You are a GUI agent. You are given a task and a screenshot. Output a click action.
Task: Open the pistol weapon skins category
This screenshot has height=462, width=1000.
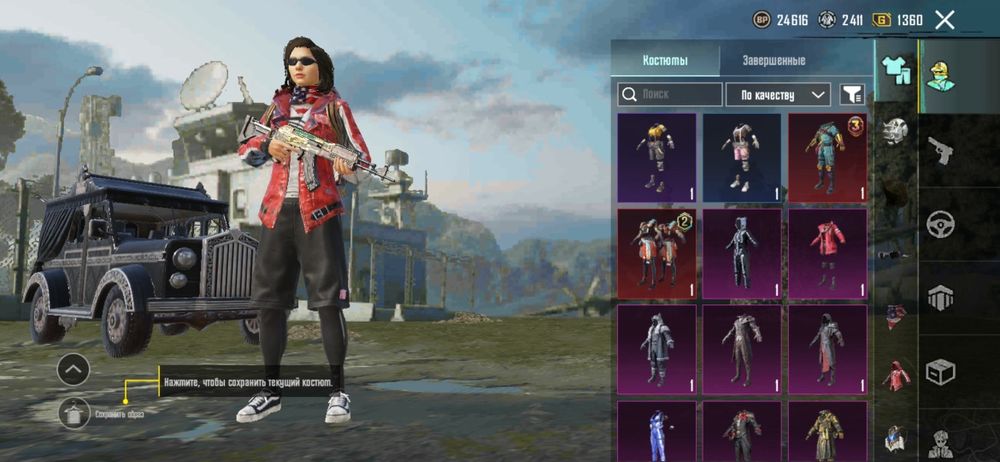940,150
